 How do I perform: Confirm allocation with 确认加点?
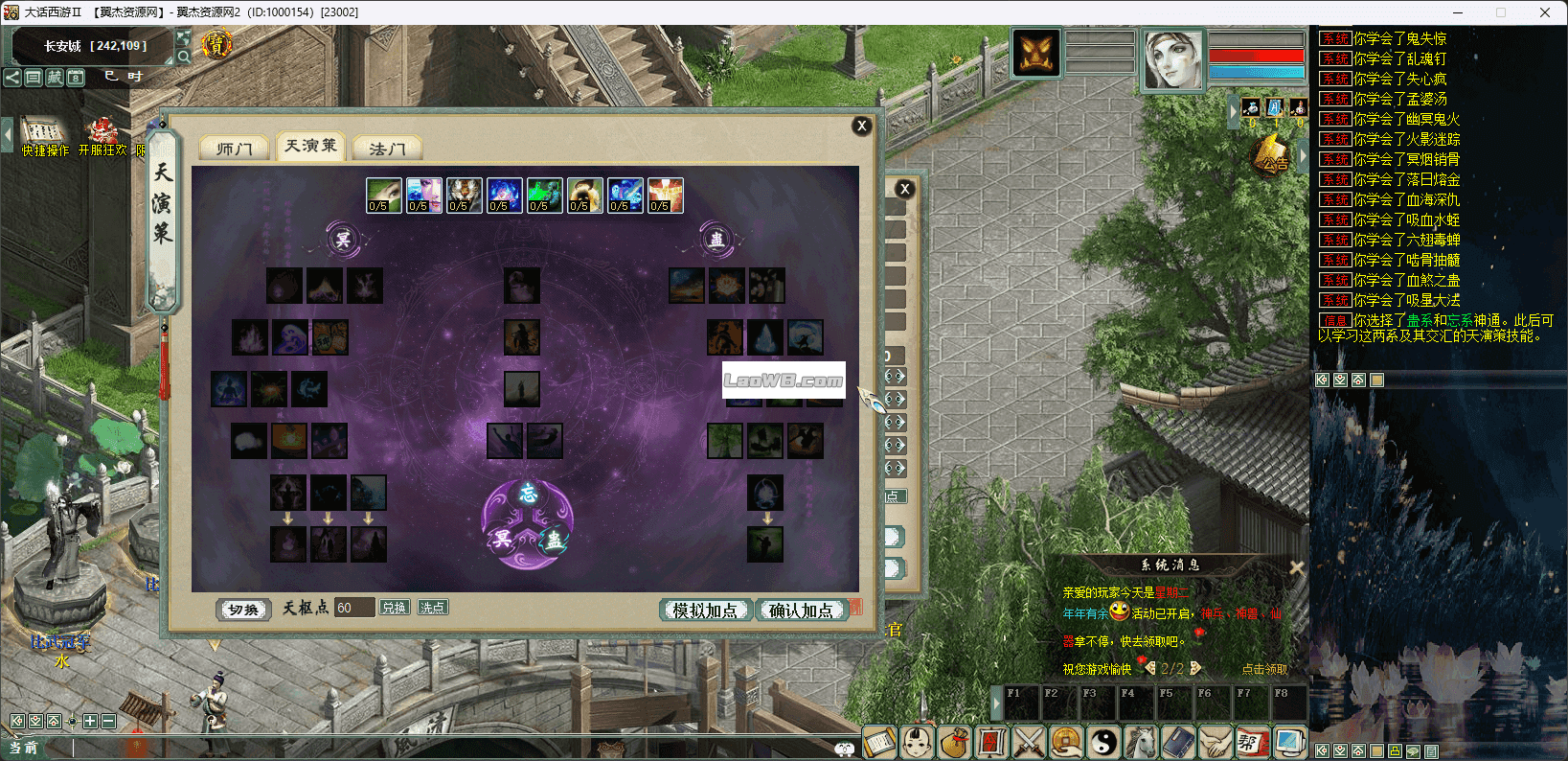[801, 611]
